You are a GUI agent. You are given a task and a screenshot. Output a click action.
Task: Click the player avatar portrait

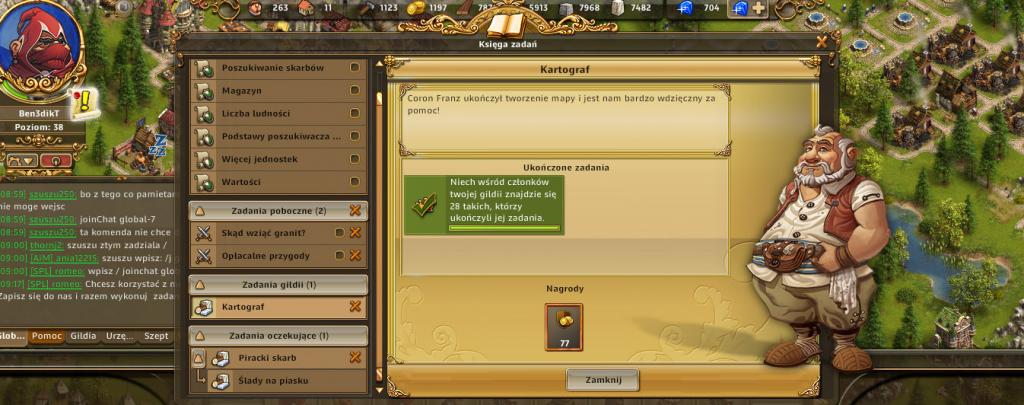[40, 47]
